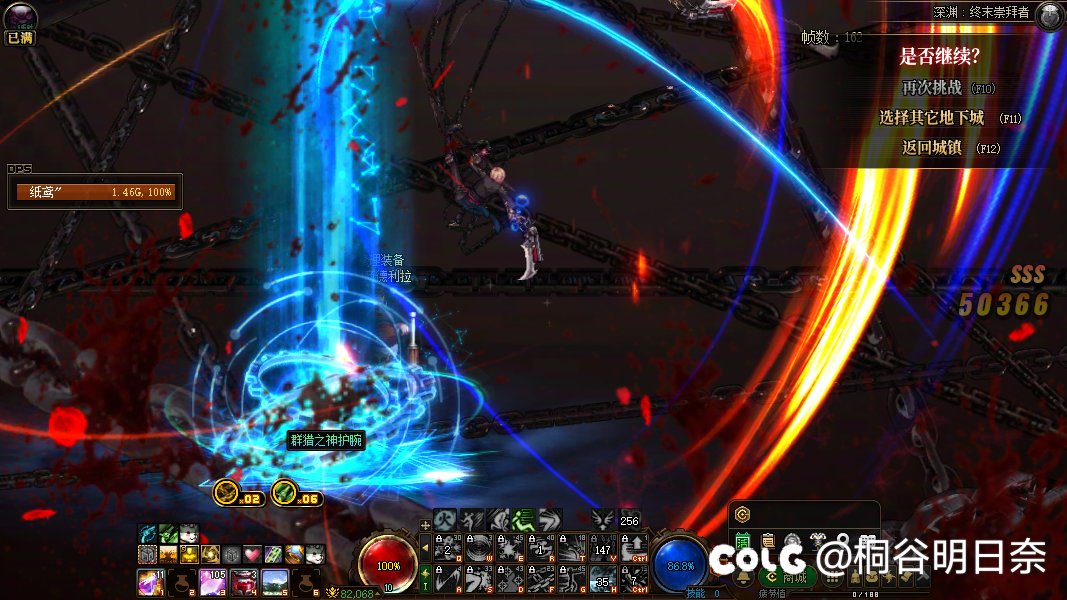Use the consumable in quick slot 1

click(x=149, y=580)
